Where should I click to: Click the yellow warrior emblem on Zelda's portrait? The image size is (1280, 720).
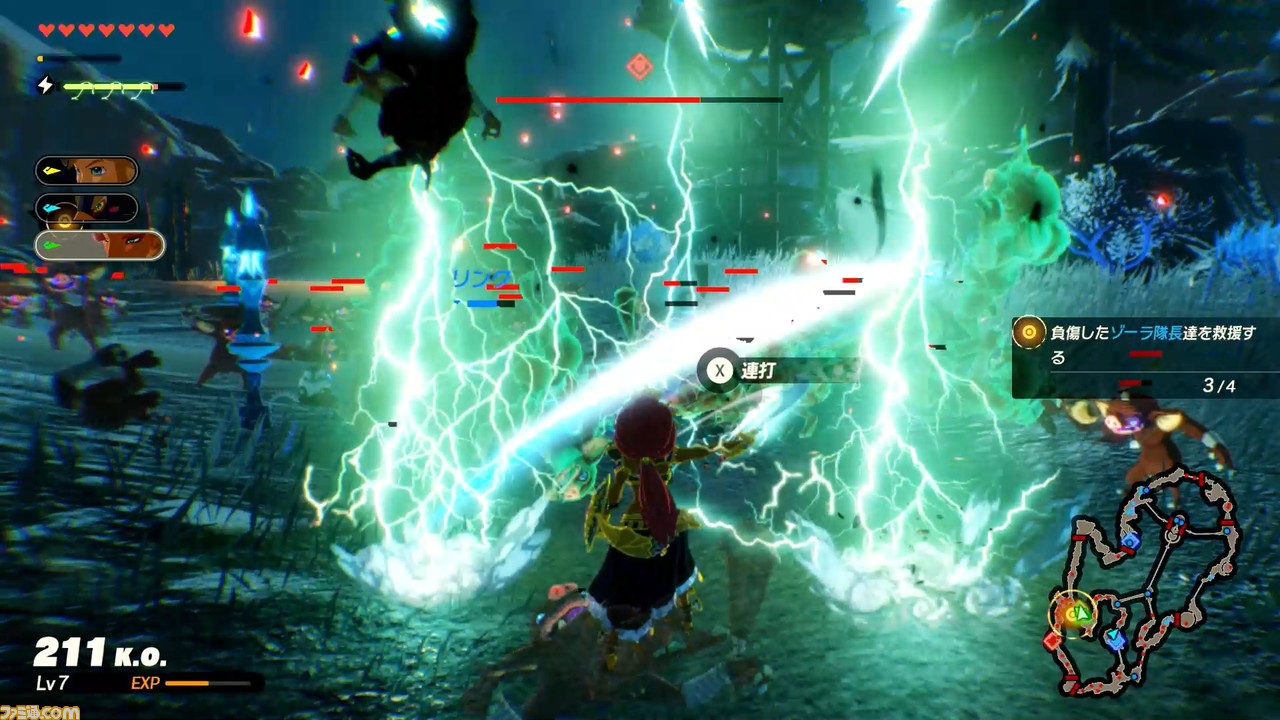51,169
